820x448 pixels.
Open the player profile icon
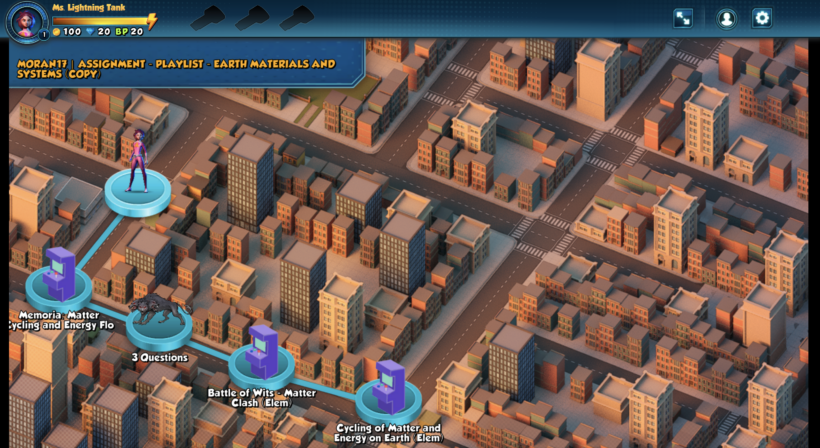click(726, 18)
